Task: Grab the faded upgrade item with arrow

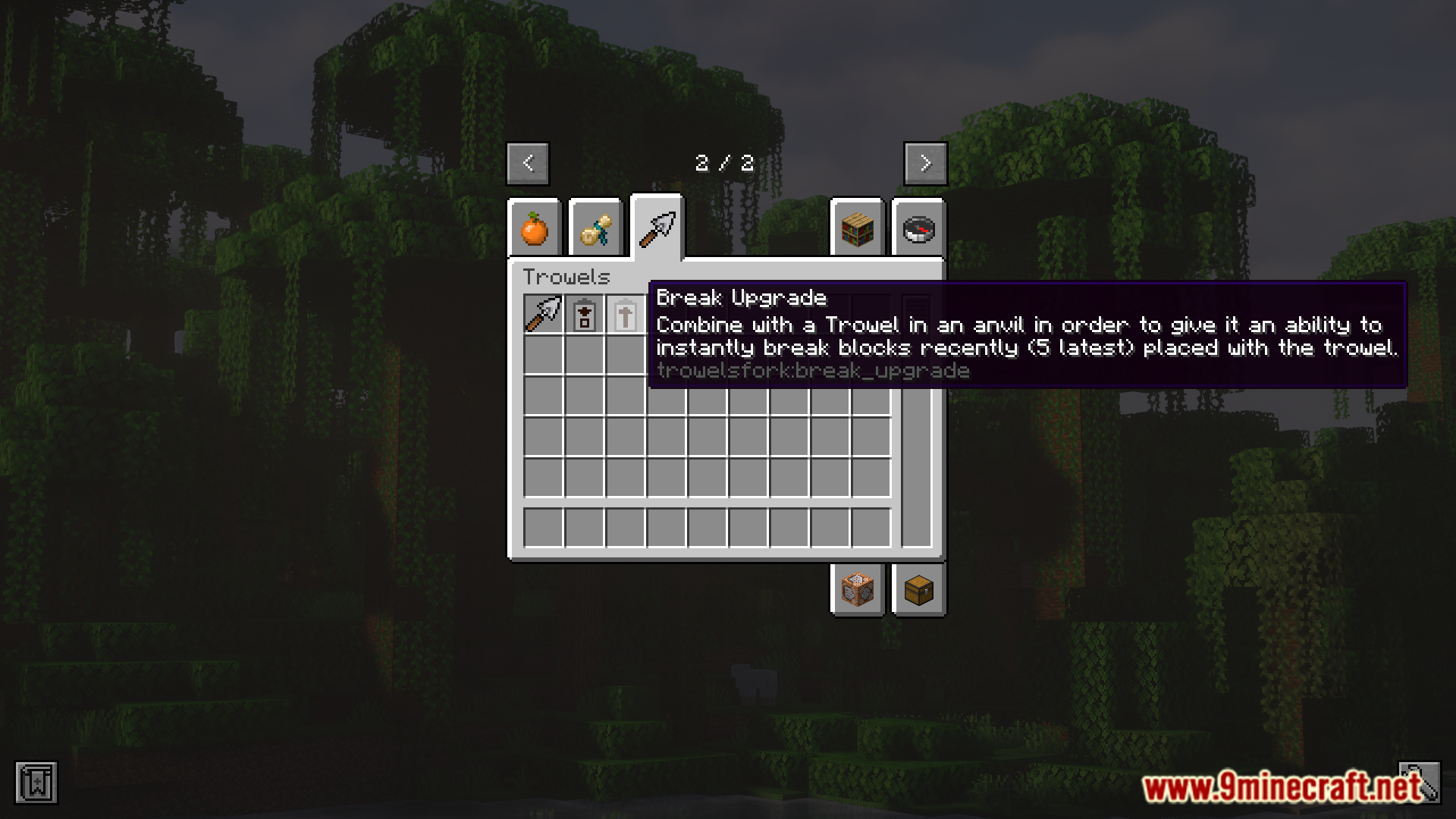Action: [626, 314]
